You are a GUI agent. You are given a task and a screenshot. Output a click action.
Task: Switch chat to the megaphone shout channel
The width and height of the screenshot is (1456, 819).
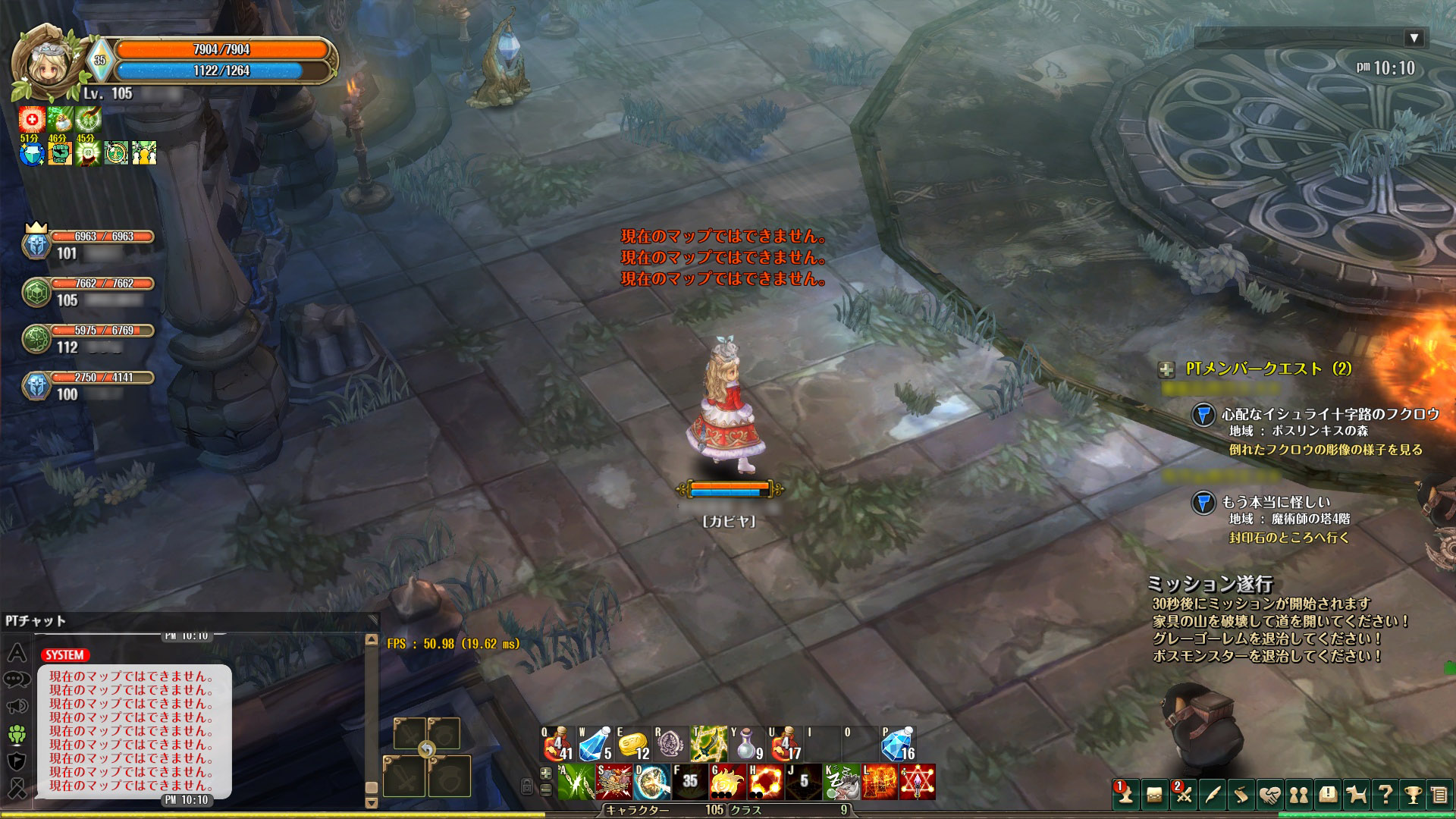(x=17, y=707)
